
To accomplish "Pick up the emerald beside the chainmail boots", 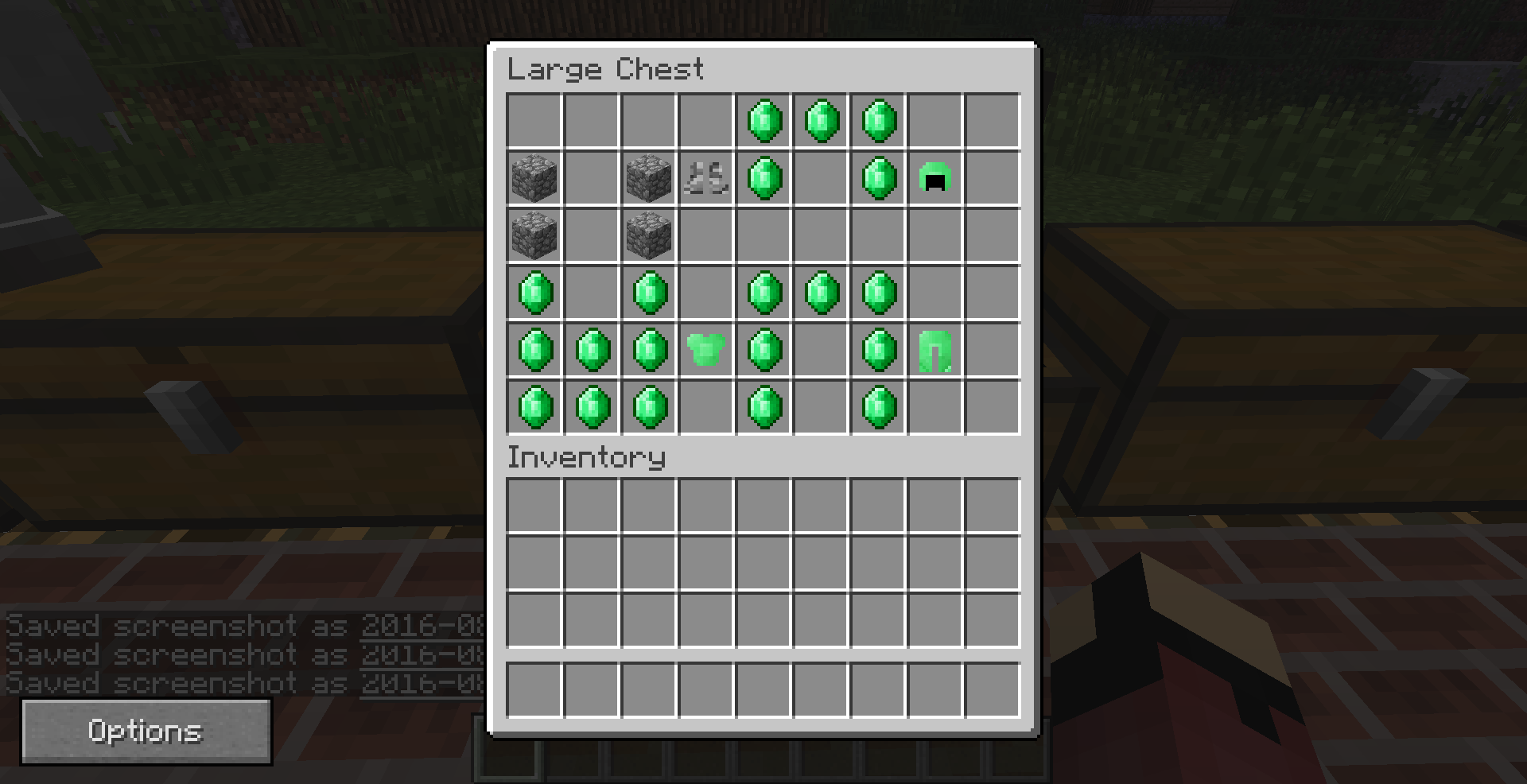I will [763, 177].
